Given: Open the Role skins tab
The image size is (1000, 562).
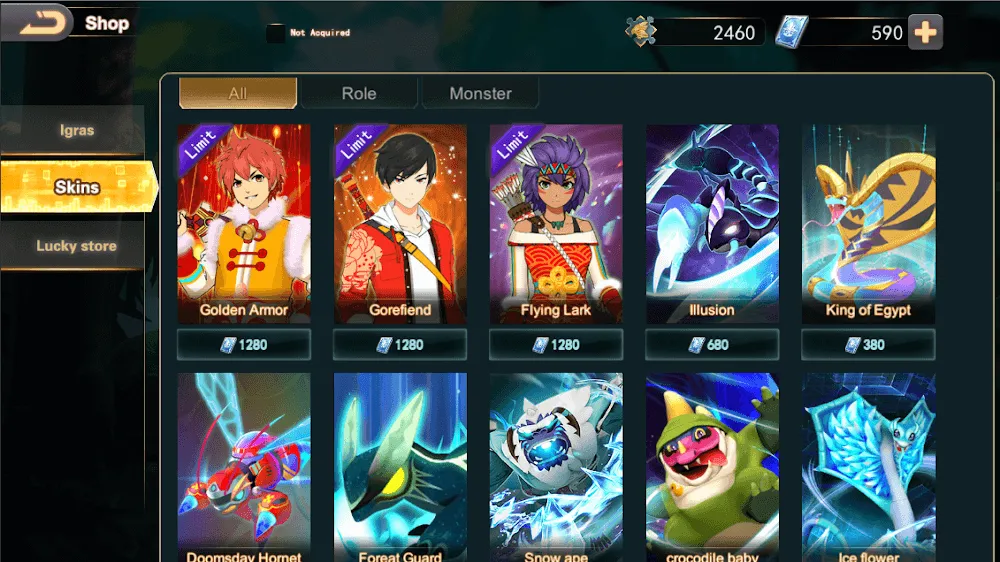Looking at the screenshot, I should pos(359,93).
